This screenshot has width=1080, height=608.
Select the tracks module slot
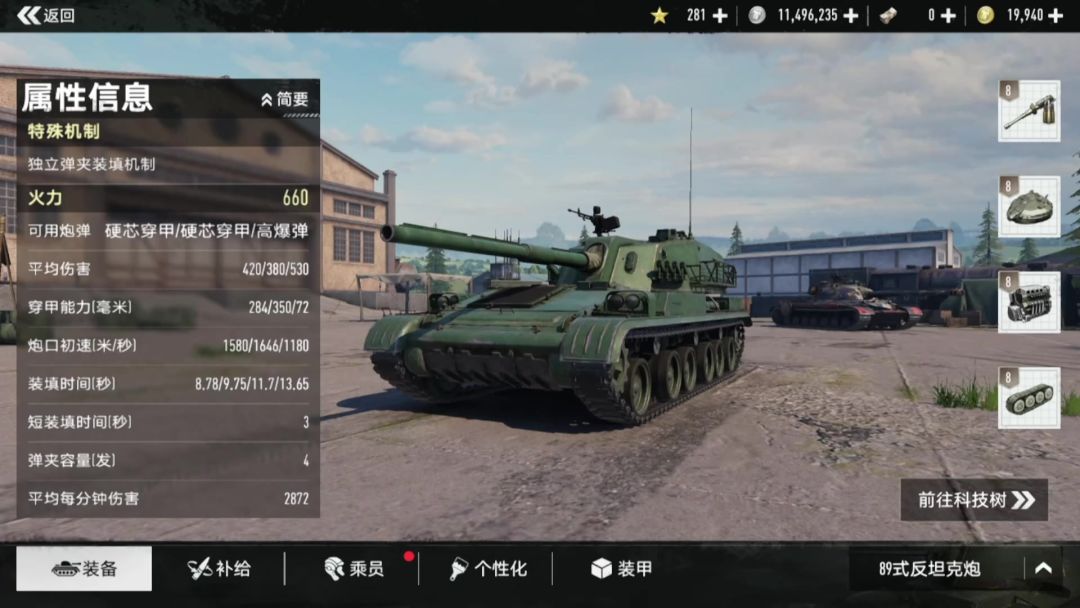click(x=1029, y=398)
